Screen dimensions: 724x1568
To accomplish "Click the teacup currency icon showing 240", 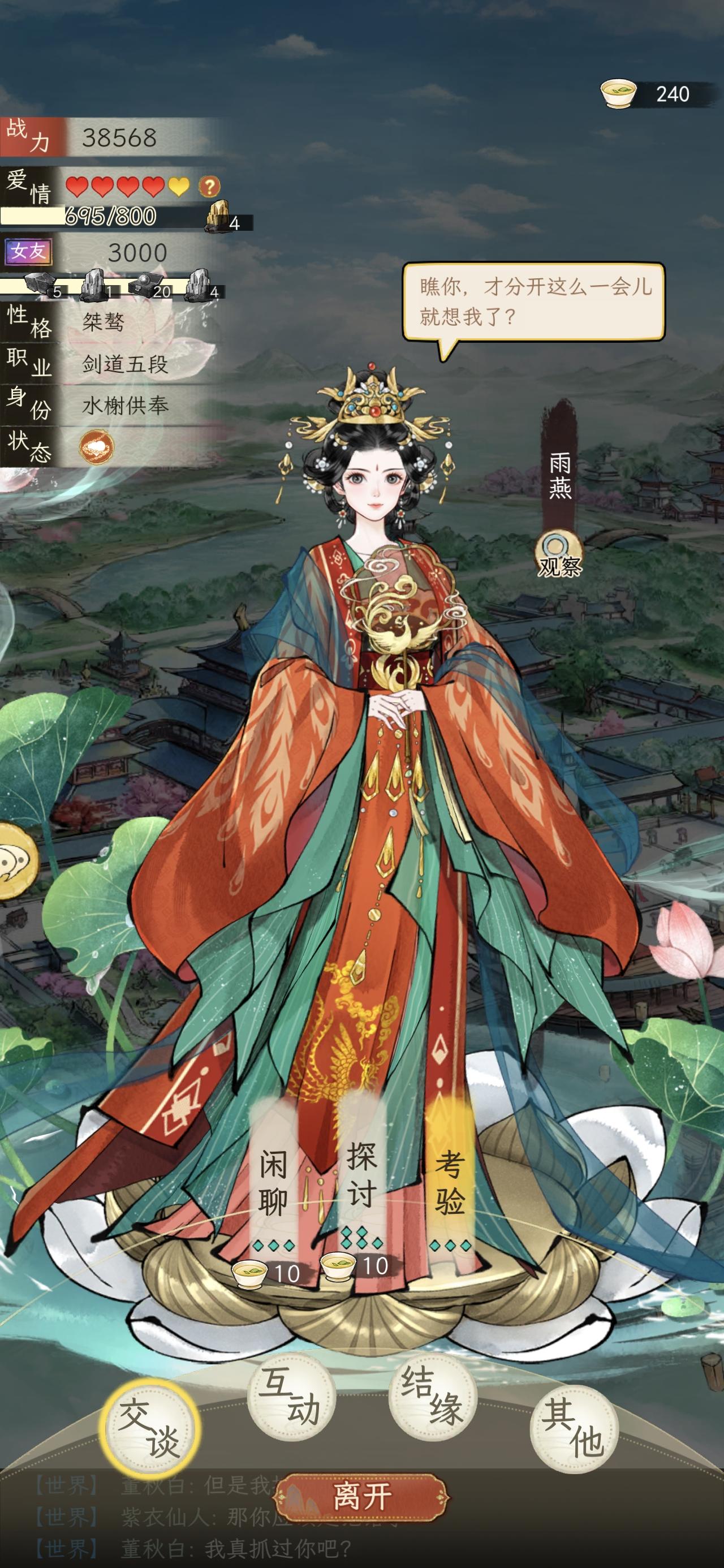I will 618,93.
